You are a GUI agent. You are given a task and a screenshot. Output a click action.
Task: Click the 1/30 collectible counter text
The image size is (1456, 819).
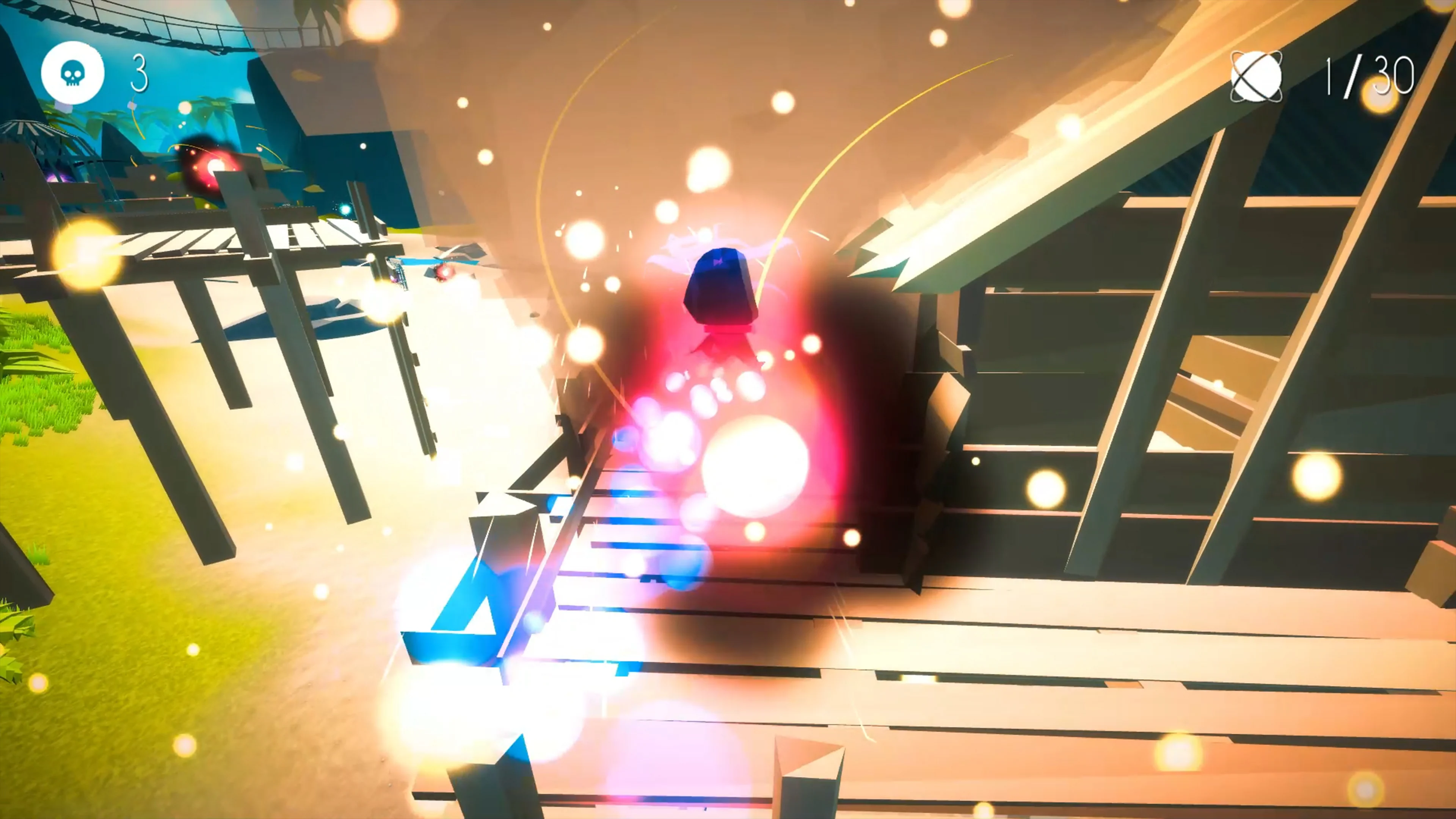pos(1368,76)
